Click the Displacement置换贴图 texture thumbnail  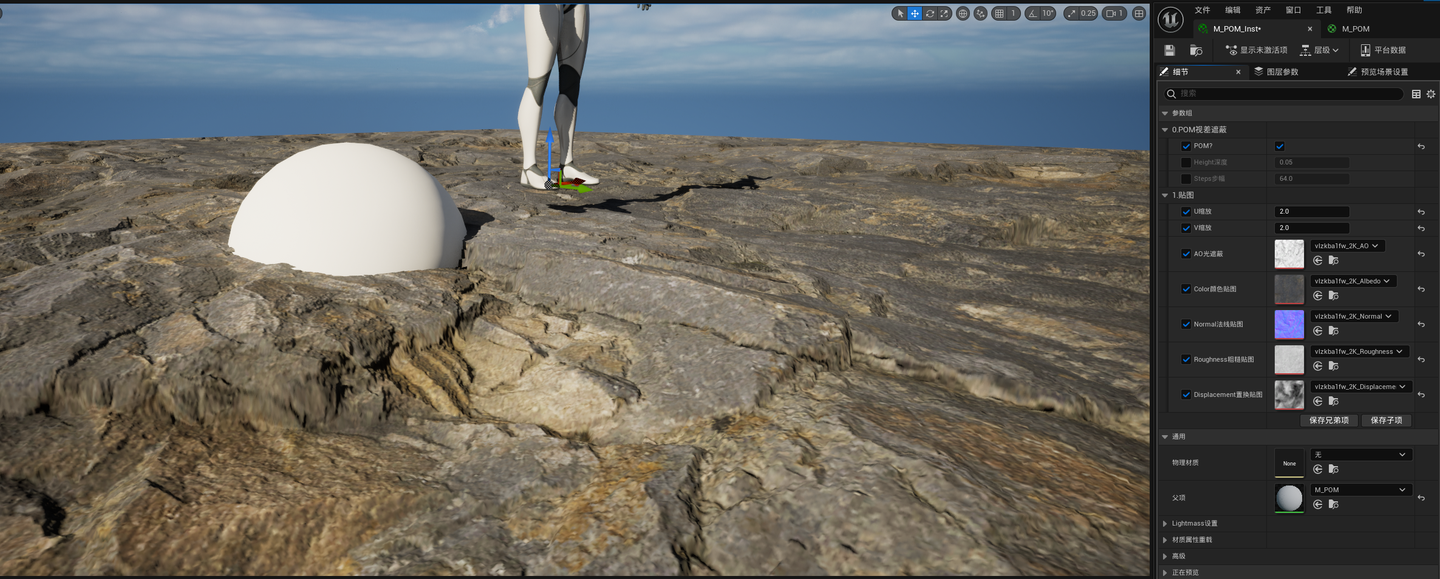point(1289,394)
